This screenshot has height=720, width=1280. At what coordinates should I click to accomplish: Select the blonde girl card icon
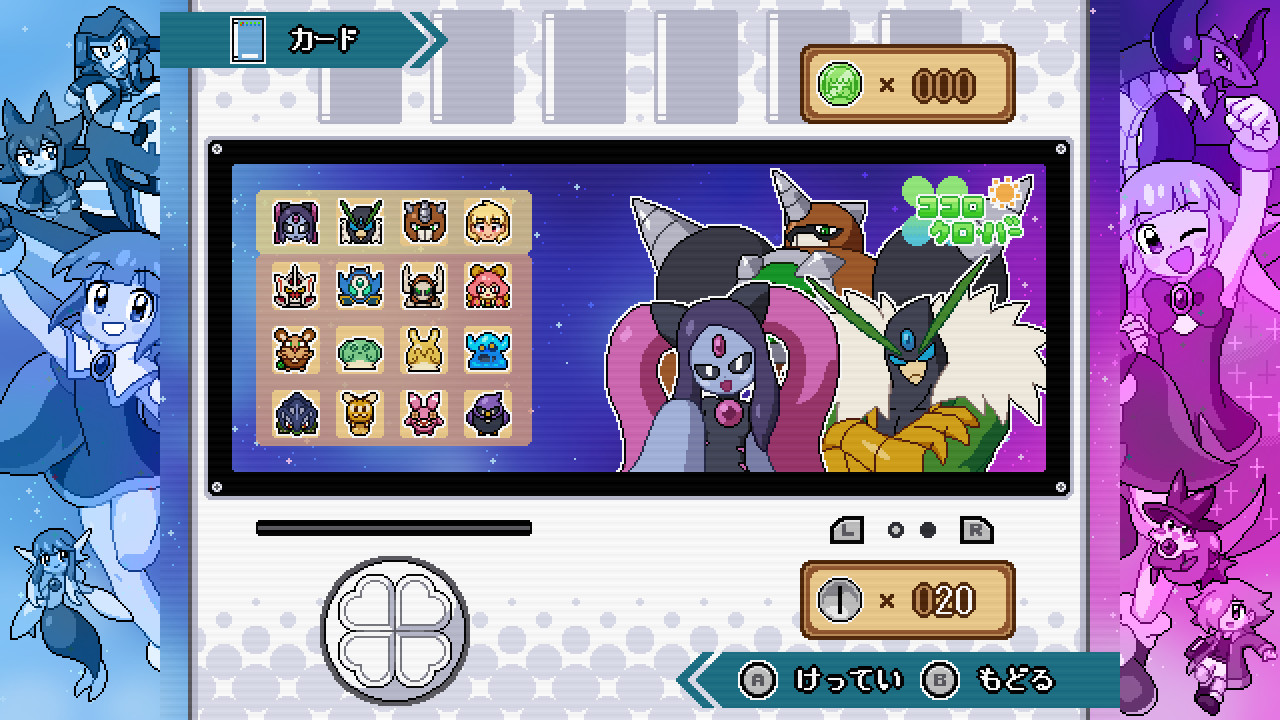pos(488,222)
